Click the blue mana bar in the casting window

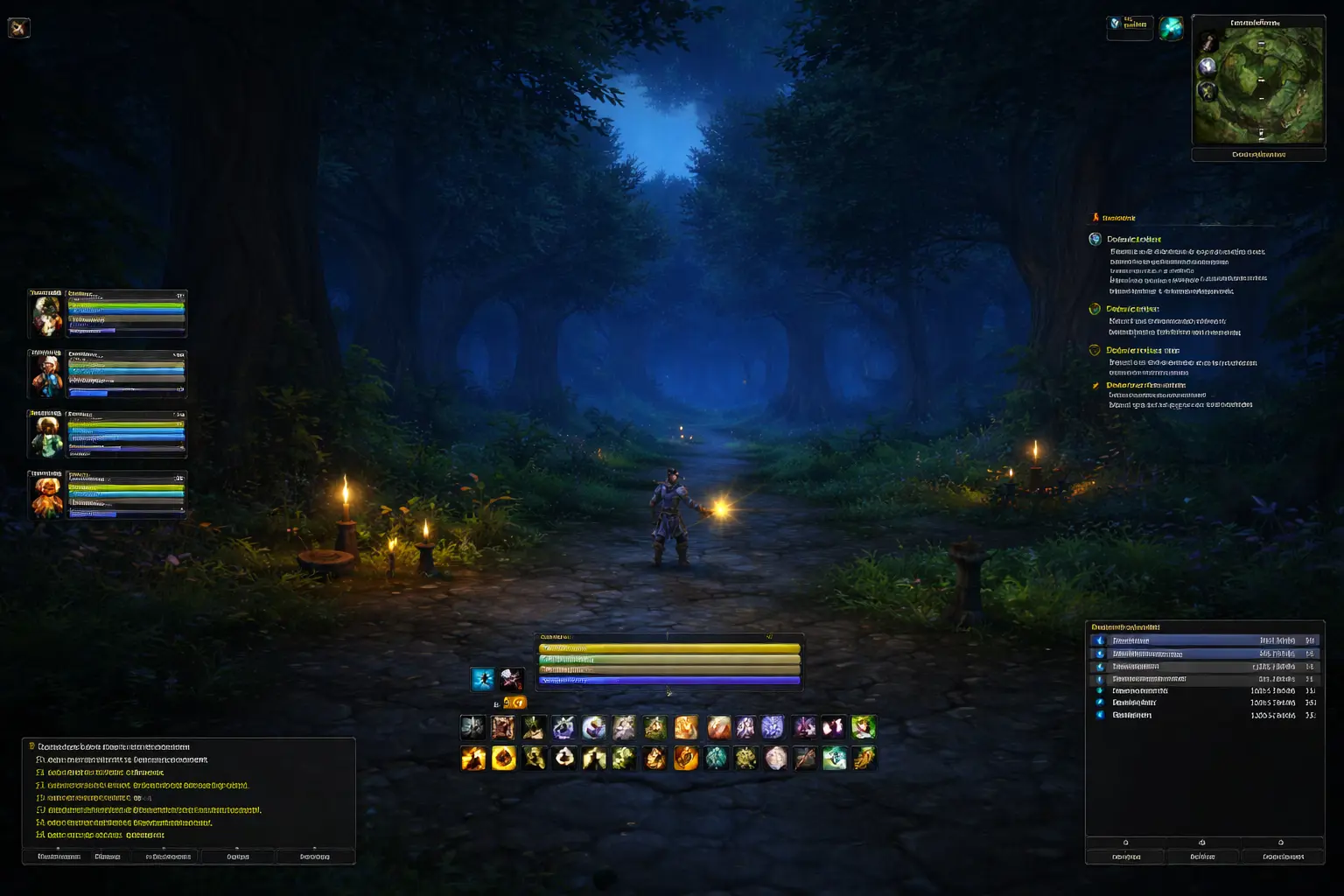[668, 679]
